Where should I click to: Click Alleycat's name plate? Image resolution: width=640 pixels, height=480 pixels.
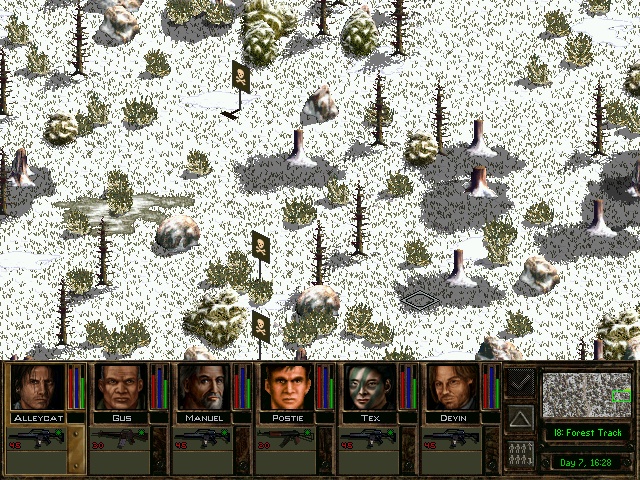(x=39, y=417)
